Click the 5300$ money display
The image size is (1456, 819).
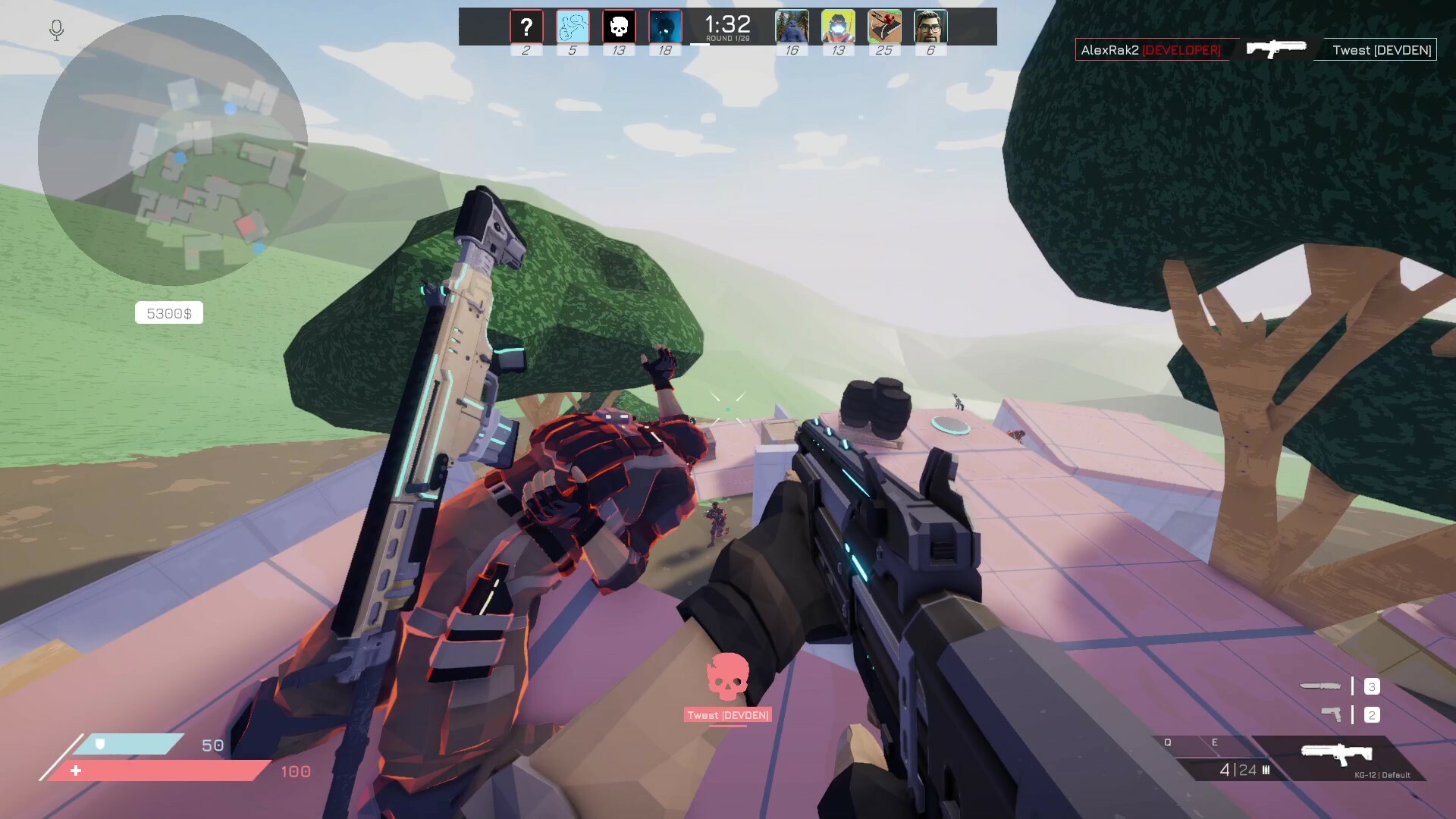[168, 312]
